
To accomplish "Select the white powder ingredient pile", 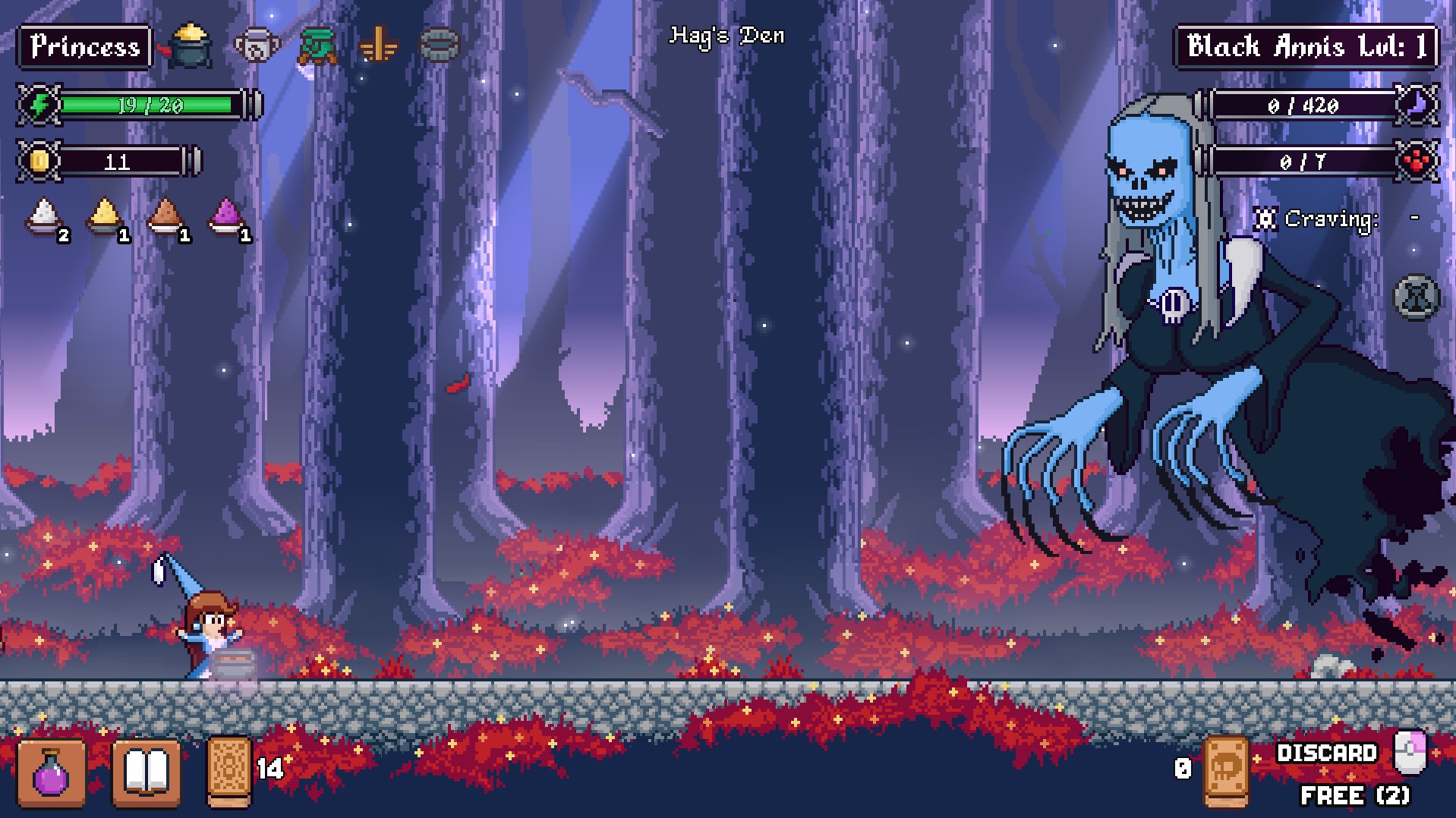I will [45, 218].
